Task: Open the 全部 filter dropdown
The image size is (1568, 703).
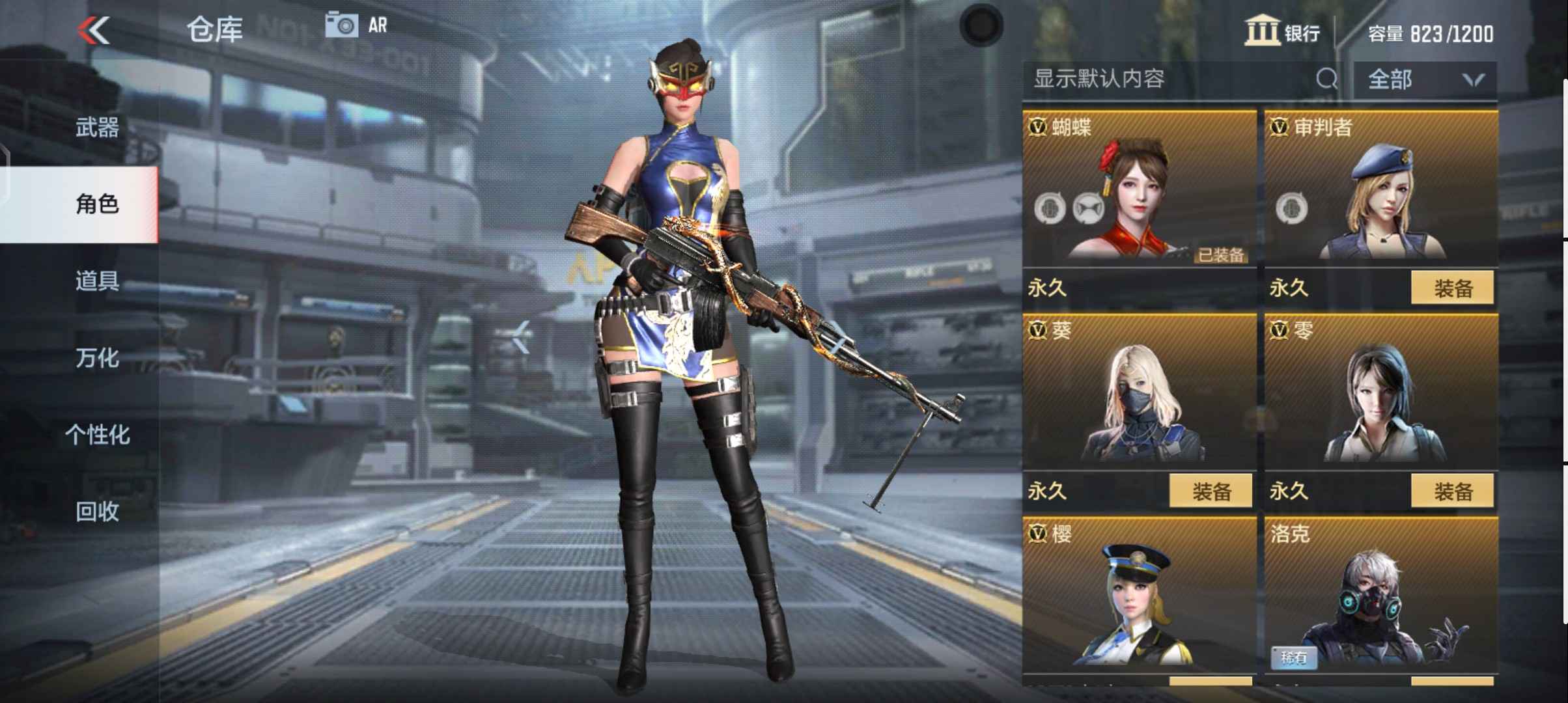Action: (x=1426, y=79)
